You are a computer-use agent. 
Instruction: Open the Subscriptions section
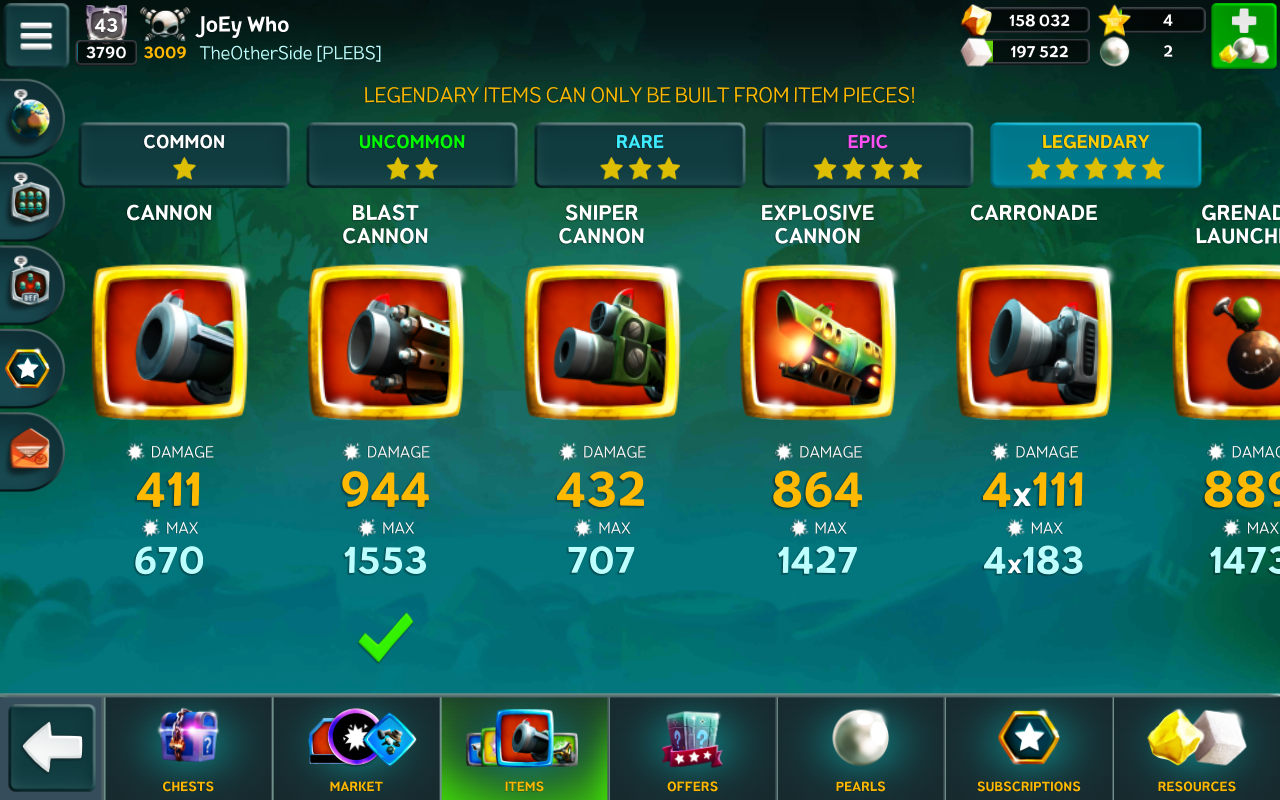1028,748
